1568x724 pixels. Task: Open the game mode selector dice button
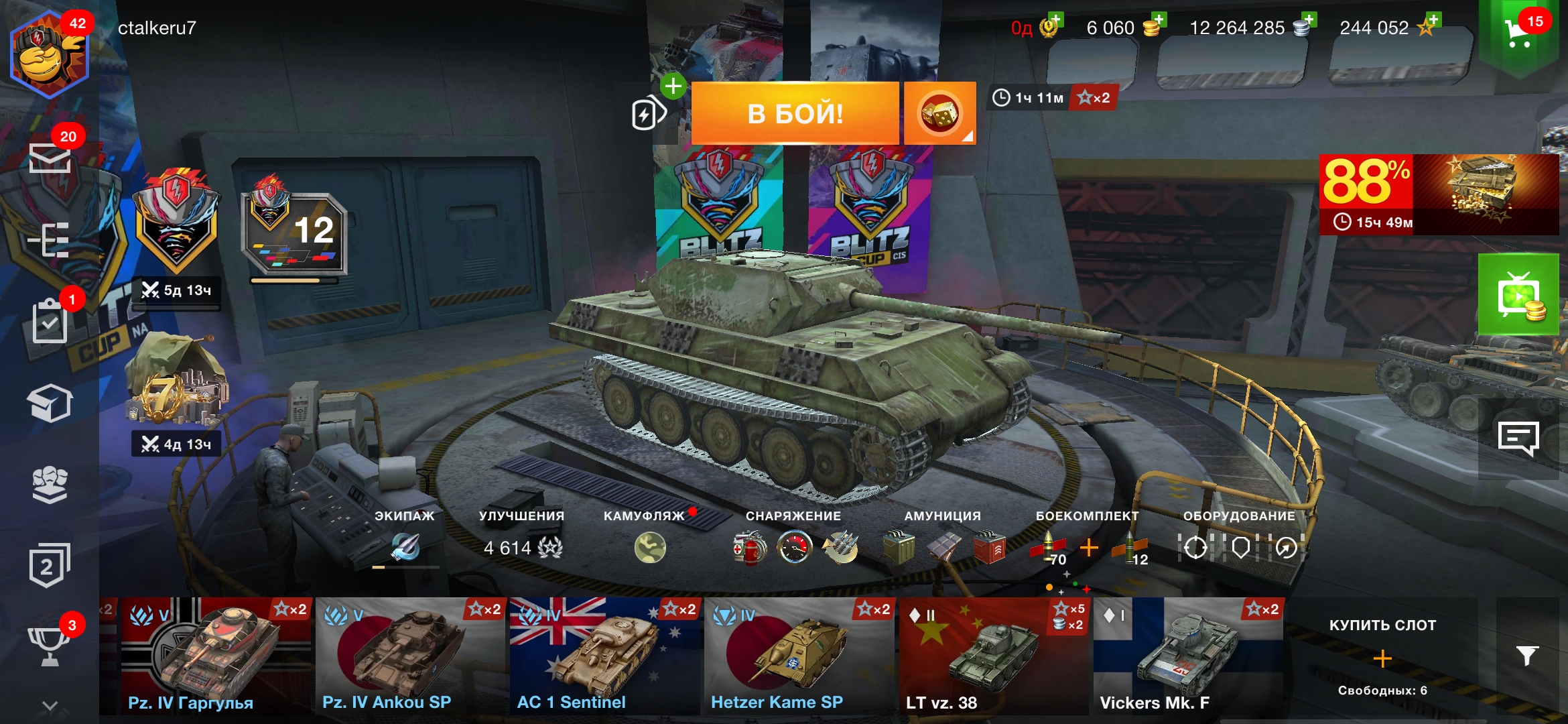tap(939, 113)
